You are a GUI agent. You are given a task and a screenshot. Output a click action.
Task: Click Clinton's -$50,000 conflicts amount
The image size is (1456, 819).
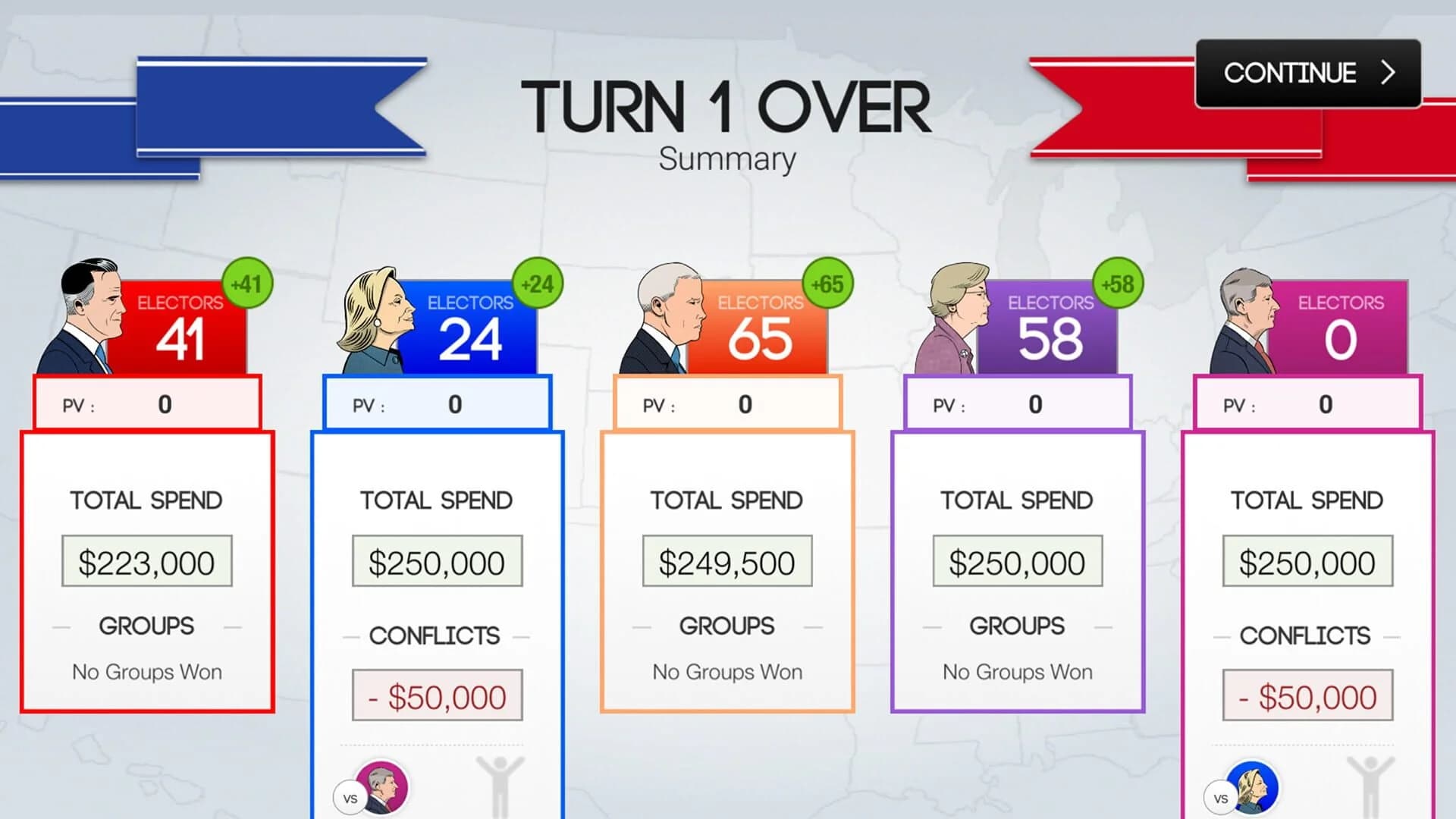436,694
